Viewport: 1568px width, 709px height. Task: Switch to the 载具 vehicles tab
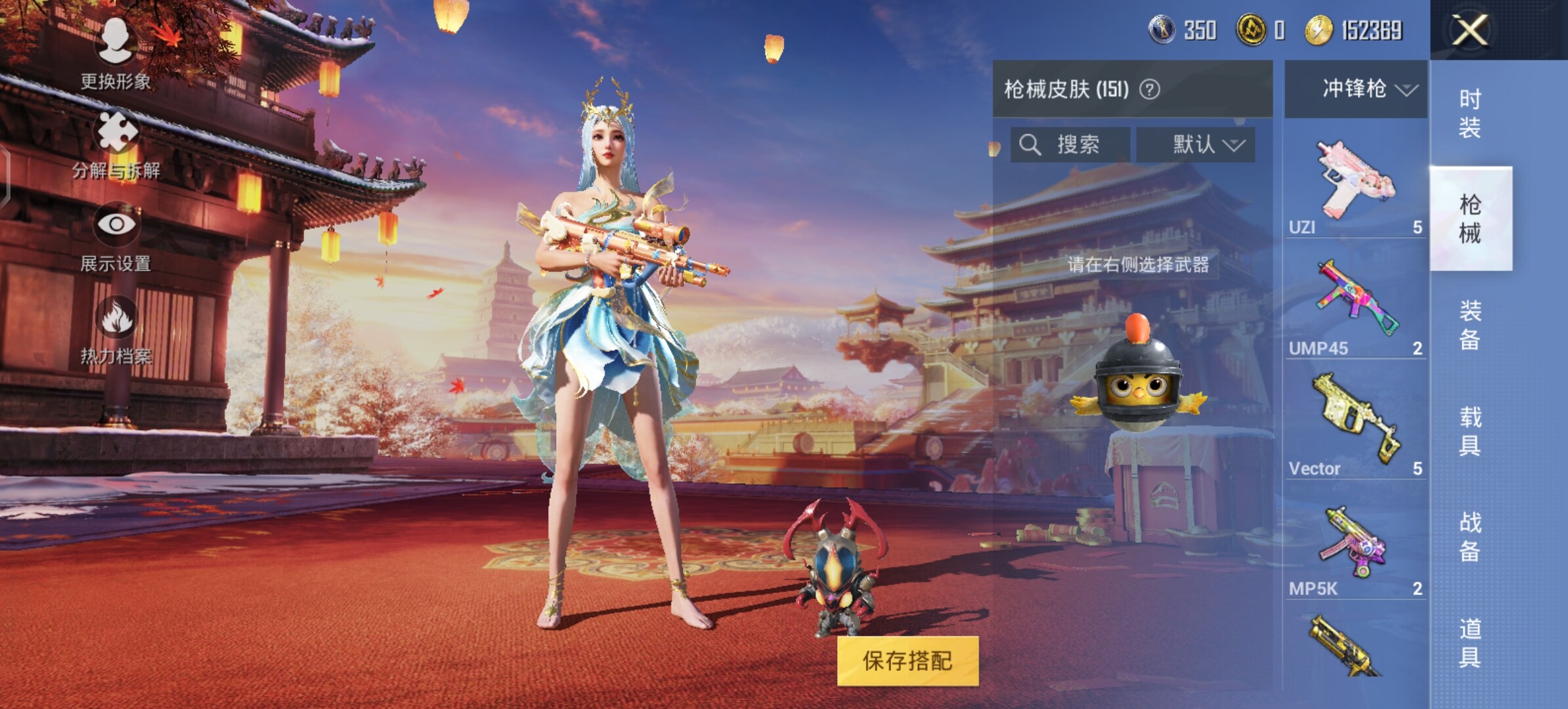(1471, 431)
